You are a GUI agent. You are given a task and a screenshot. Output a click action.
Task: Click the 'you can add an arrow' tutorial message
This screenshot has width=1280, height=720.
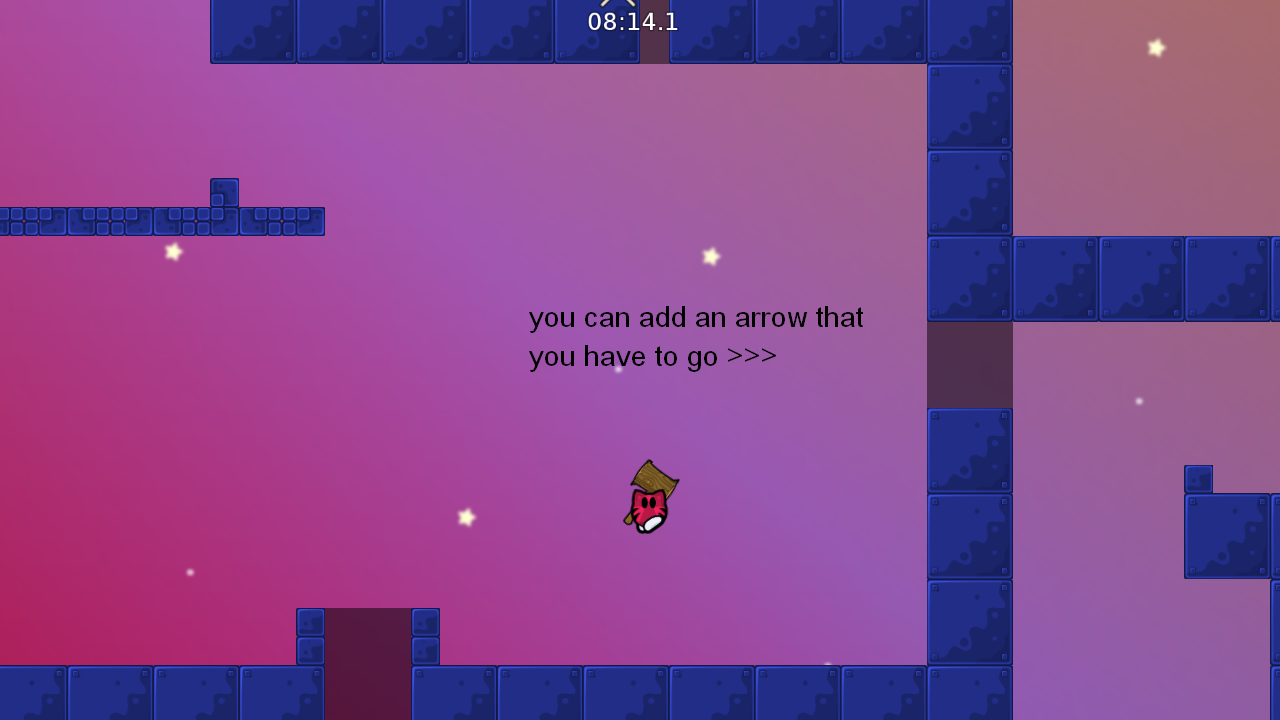tap(695, 318)
